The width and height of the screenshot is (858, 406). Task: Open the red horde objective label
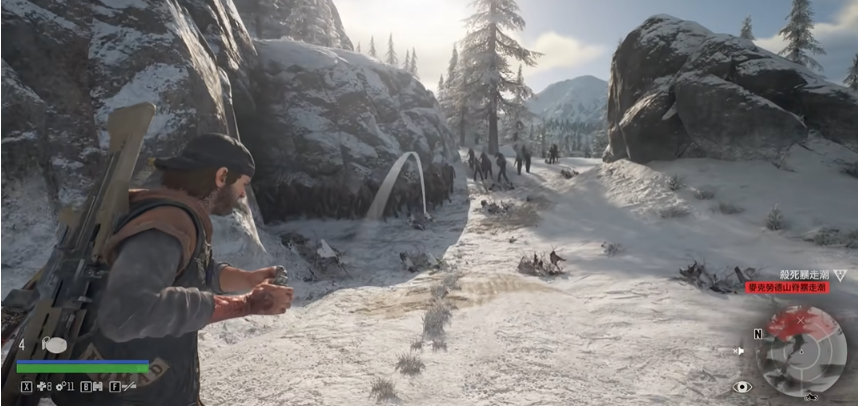click(x=787, y=288)
